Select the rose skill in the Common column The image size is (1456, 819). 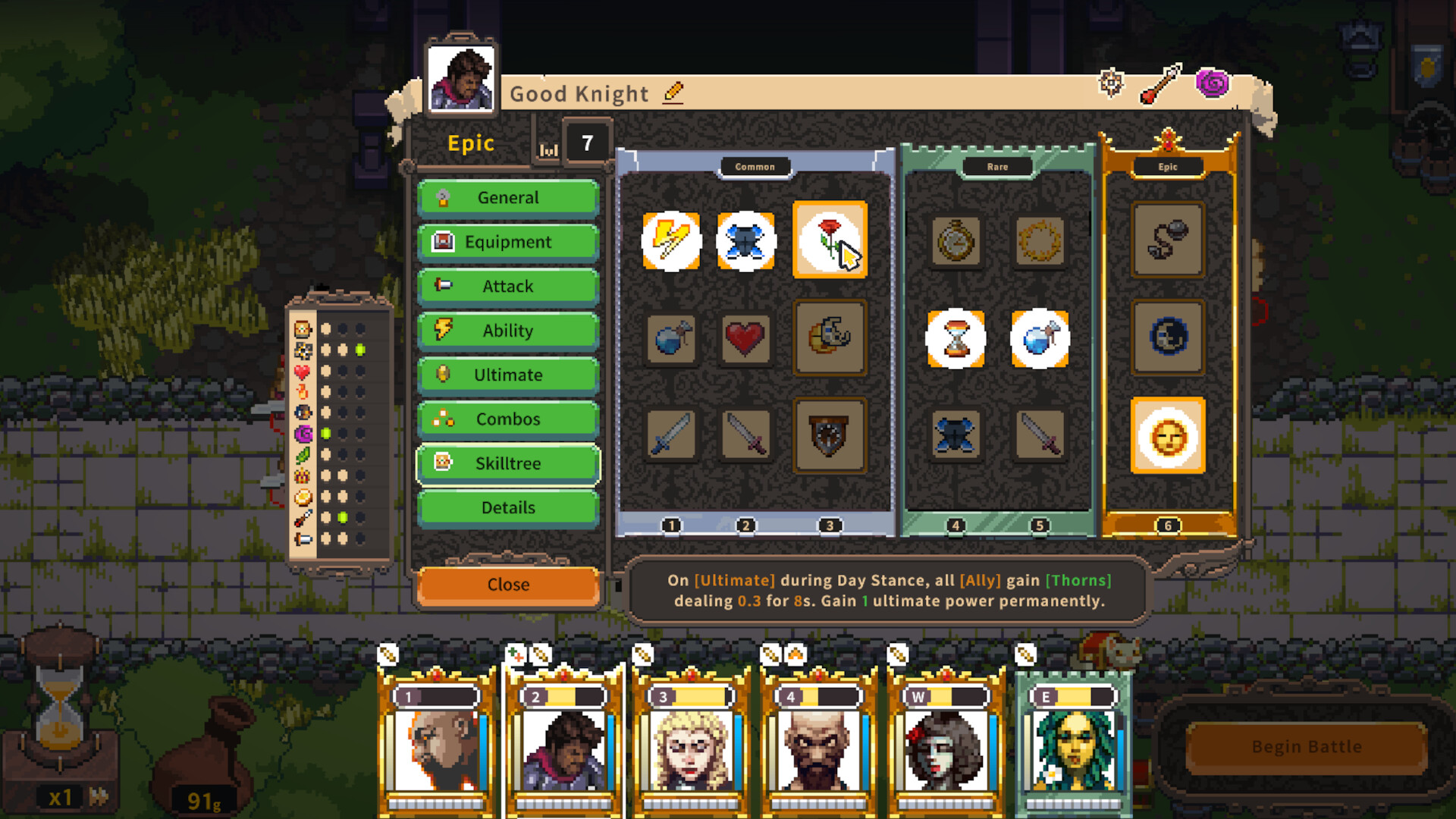830,241
